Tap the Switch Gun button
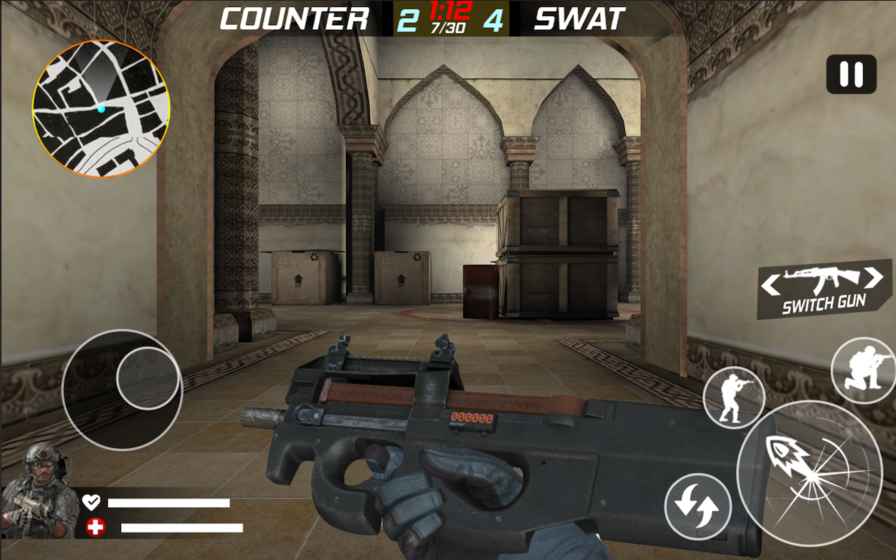Screen dimensions: 896x560 [x=824, y=289]
